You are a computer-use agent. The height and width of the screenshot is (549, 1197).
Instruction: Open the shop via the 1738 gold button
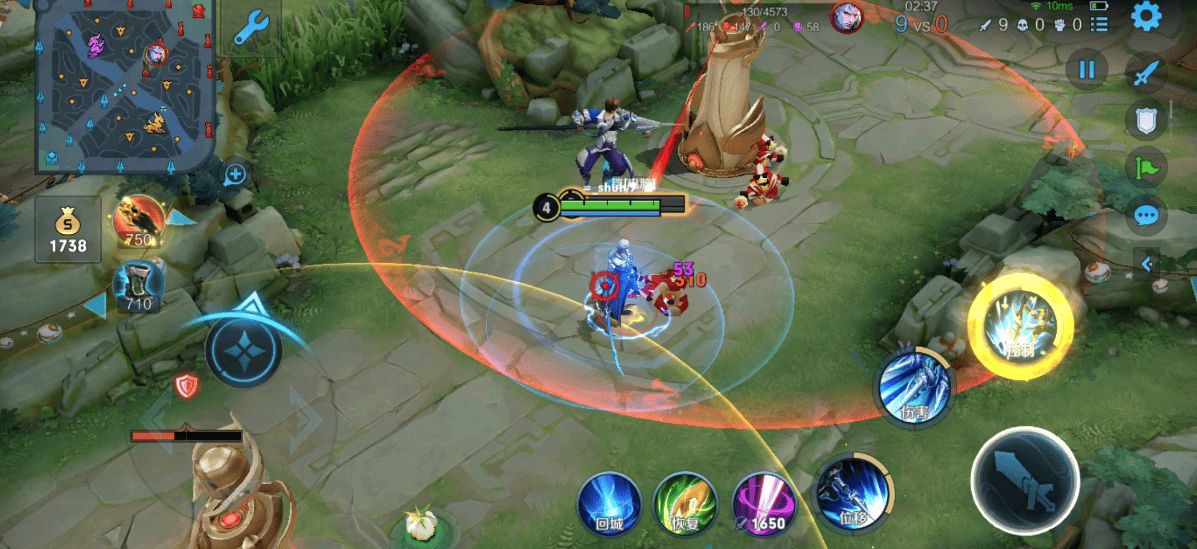tap(68, 228)
